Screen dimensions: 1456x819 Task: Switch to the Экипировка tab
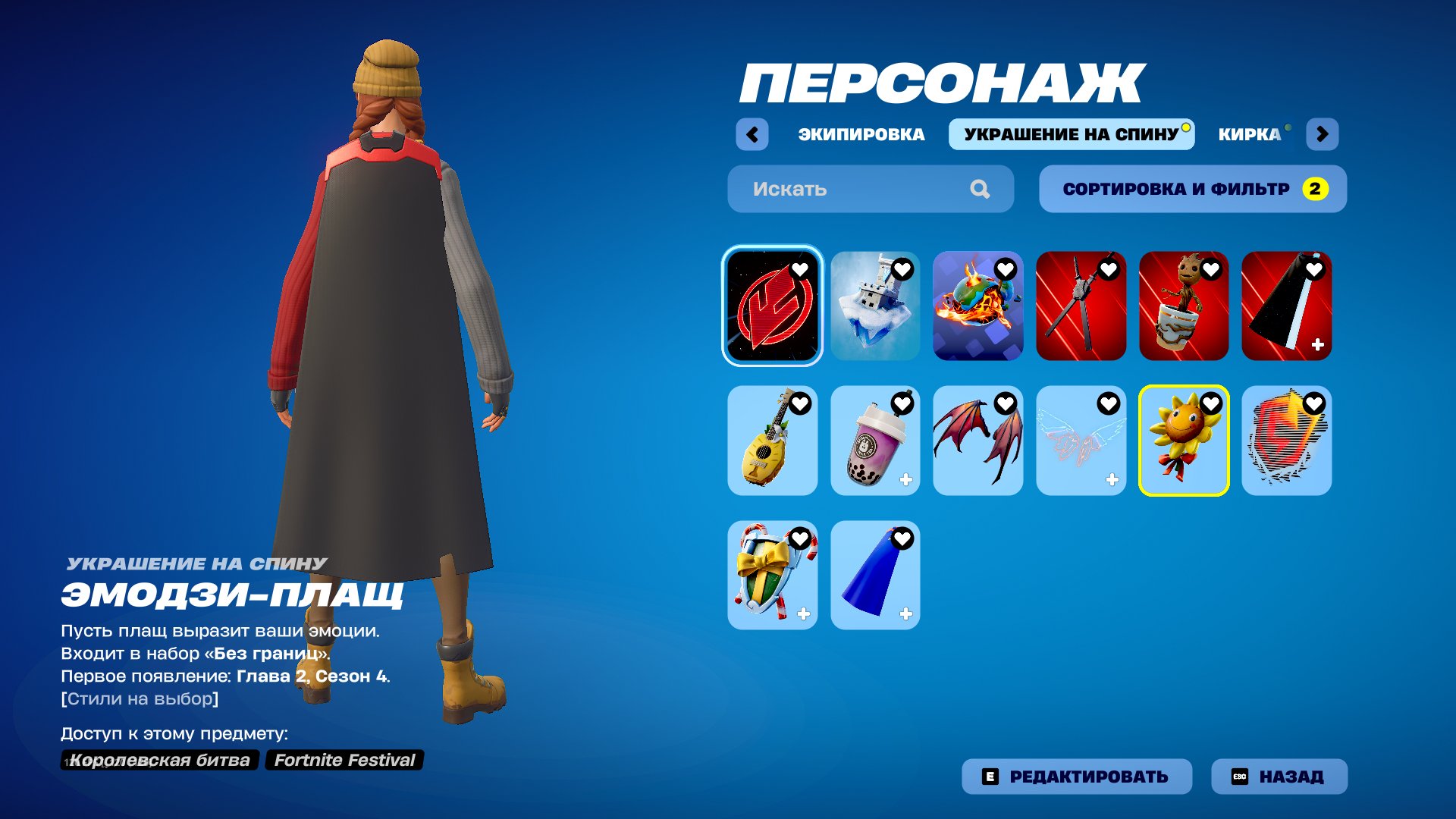(861, 134)
